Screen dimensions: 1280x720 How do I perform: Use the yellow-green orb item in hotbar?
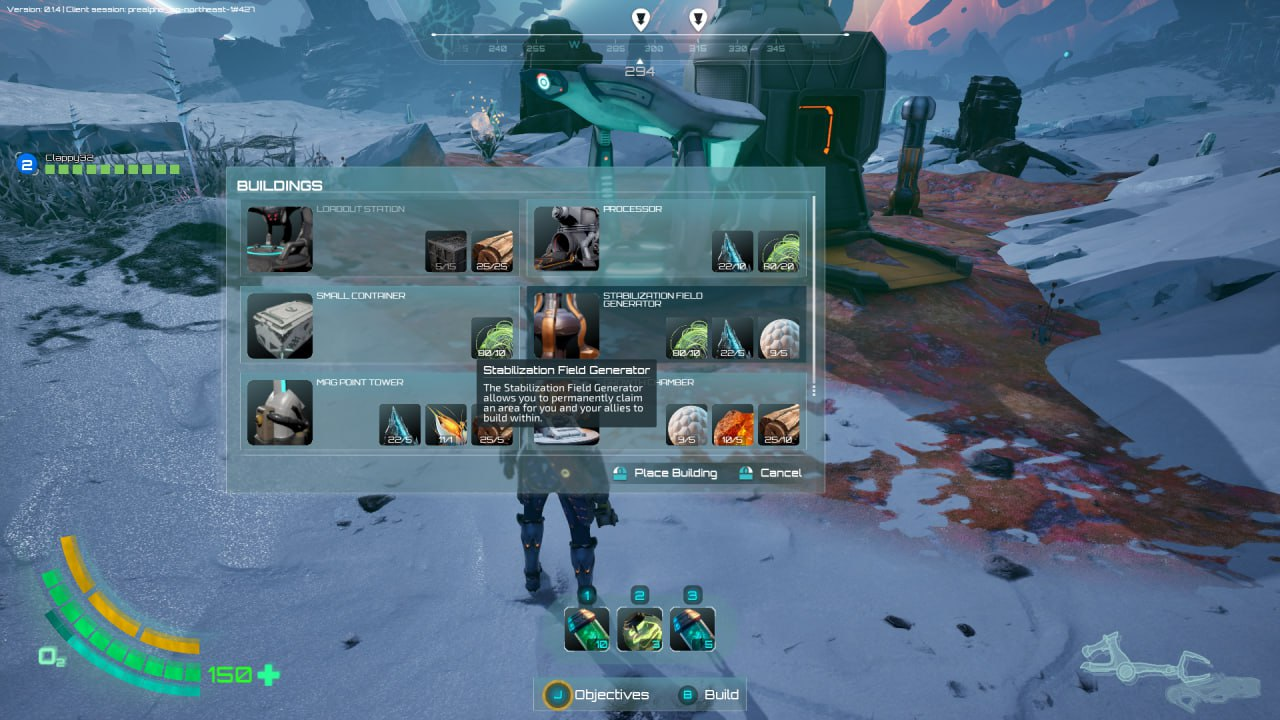point(640,629)
